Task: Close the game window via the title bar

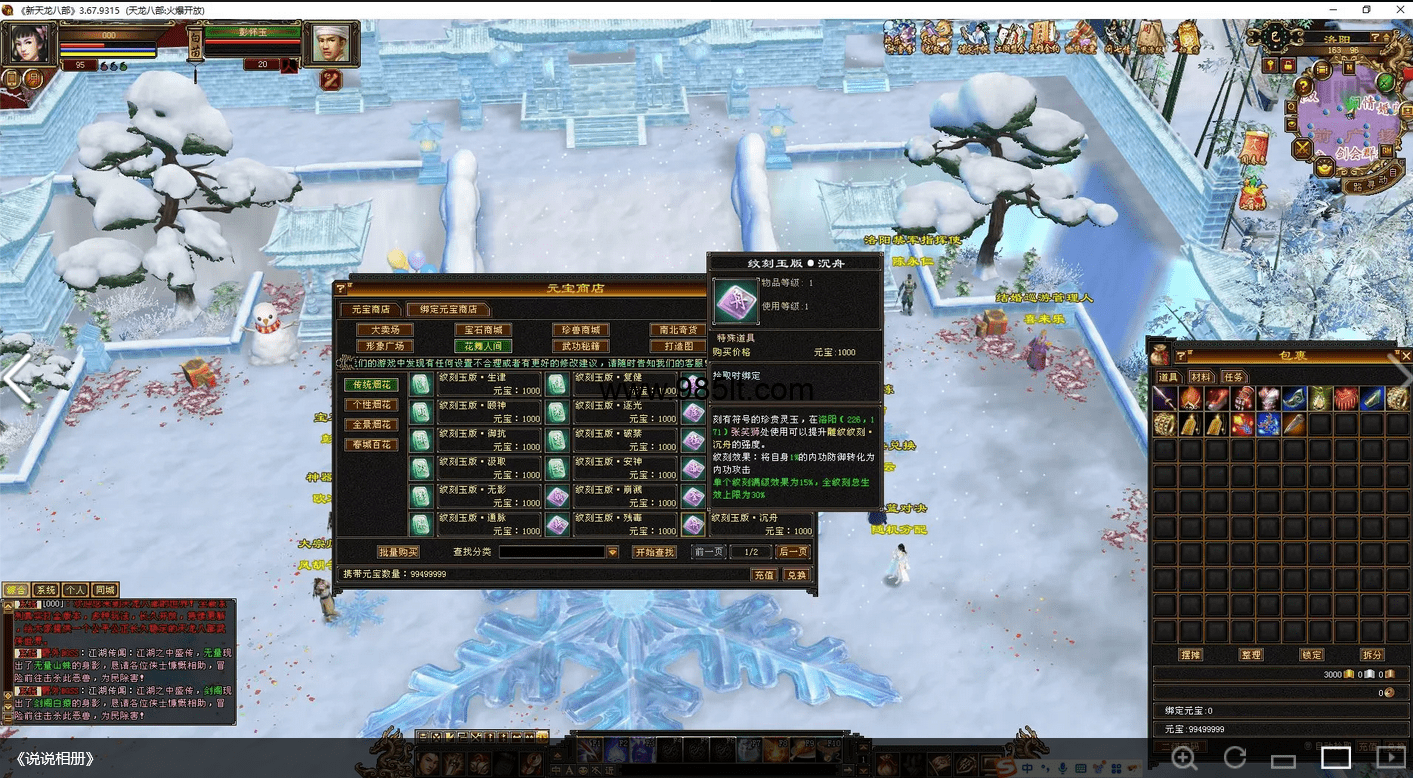Action: [x=1398, y=9]
